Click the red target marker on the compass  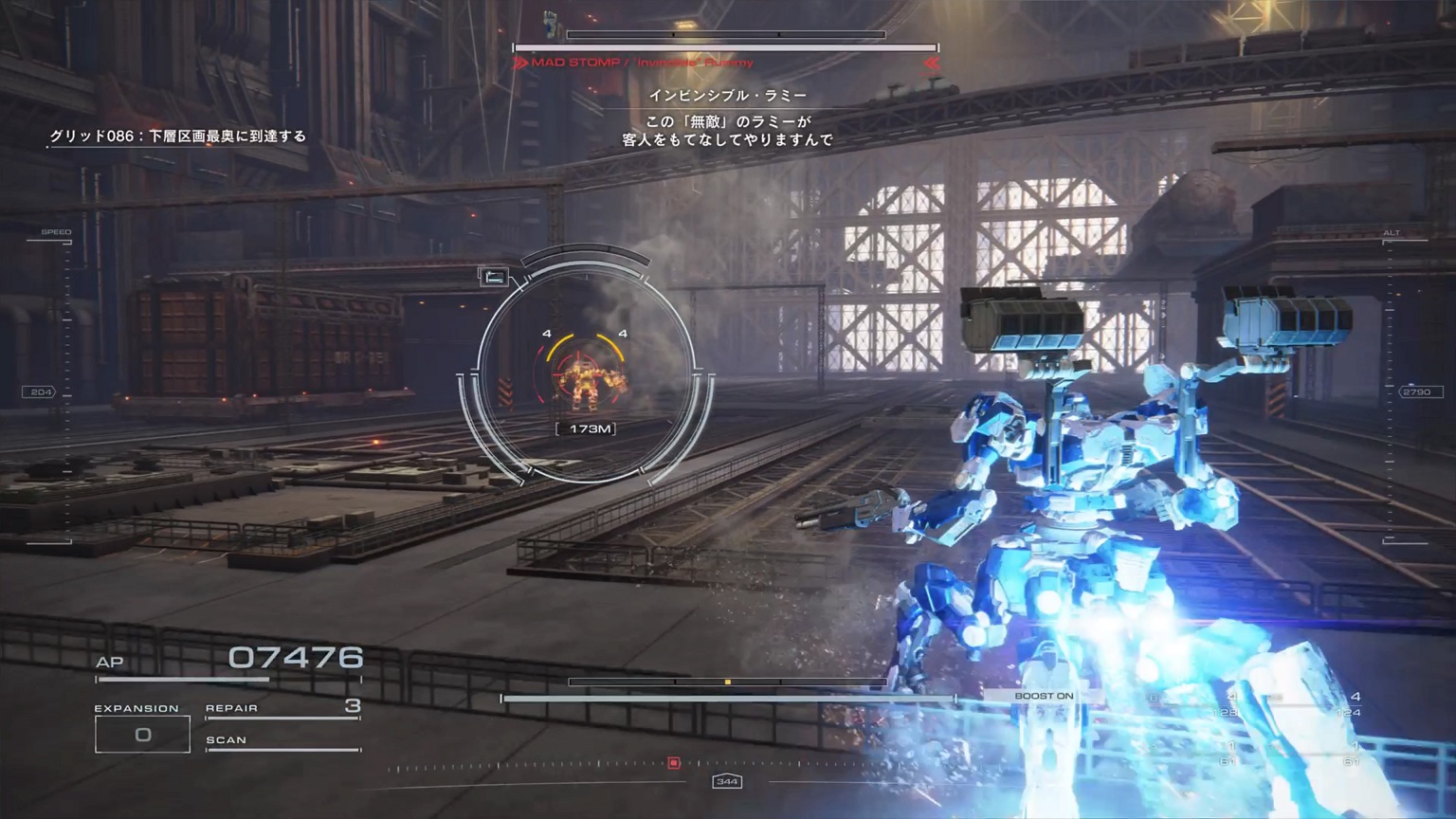(674, 762)
